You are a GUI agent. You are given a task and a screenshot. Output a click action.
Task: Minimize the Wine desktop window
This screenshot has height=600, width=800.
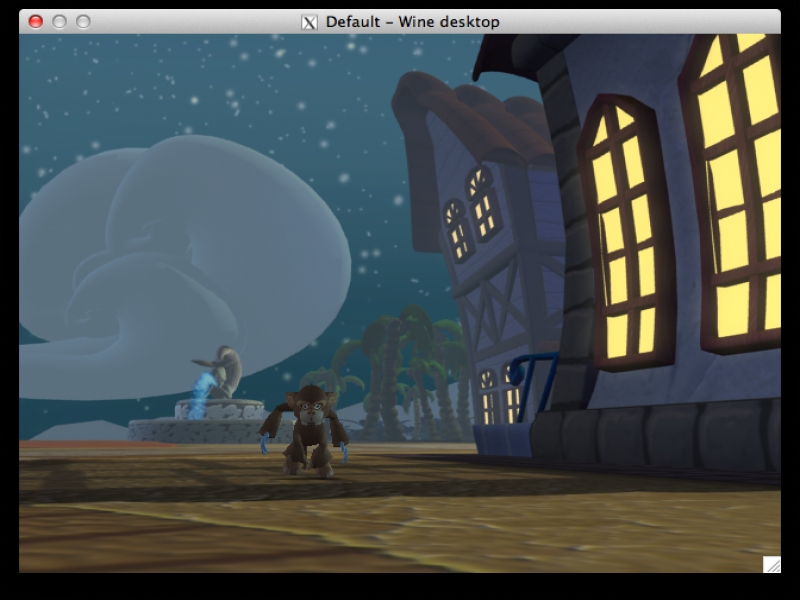pyautogui.click(x=59, y=21)
